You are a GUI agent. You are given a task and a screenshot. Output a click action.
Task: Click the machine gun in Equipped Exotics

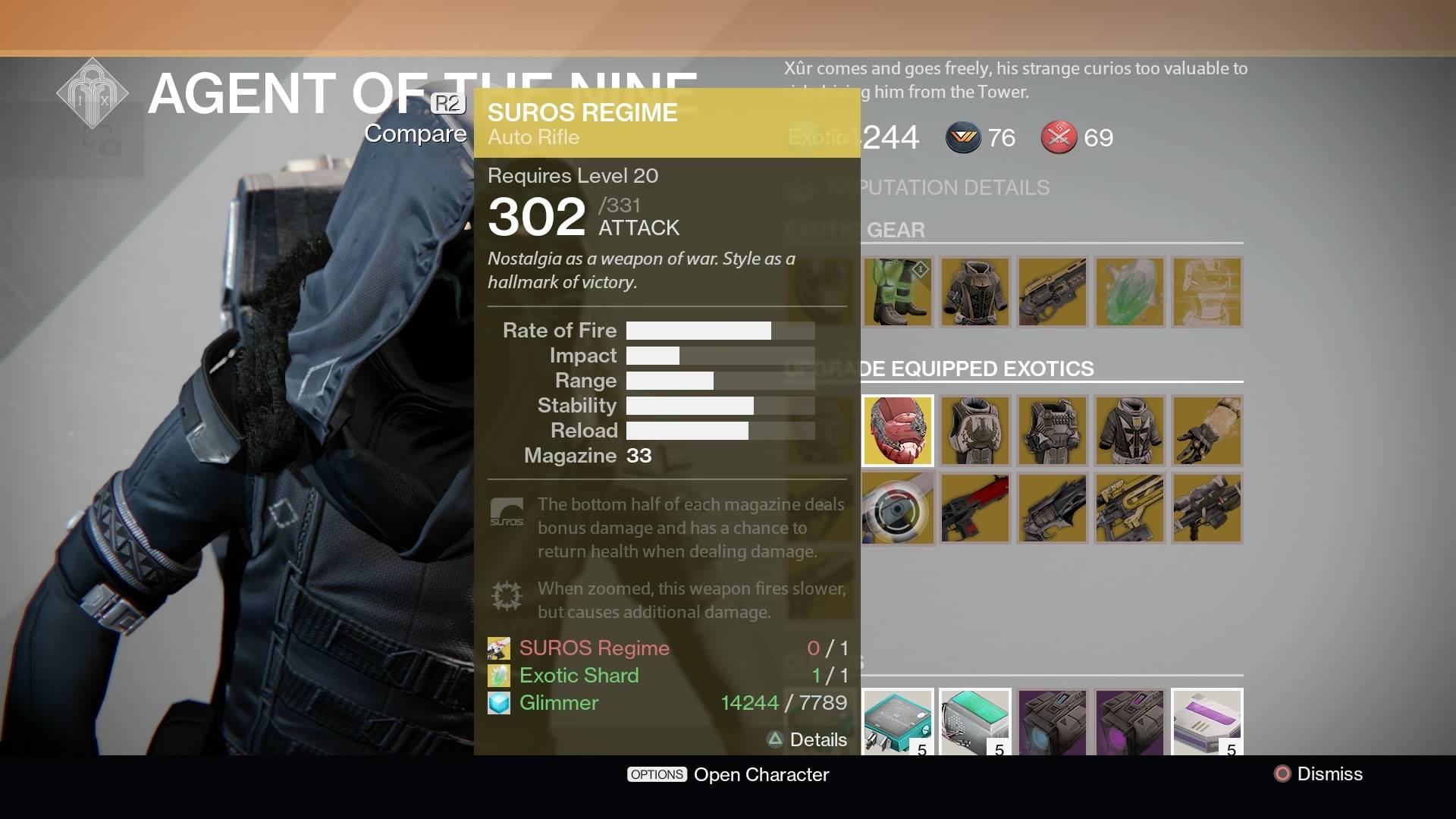tap(1207, 508)
